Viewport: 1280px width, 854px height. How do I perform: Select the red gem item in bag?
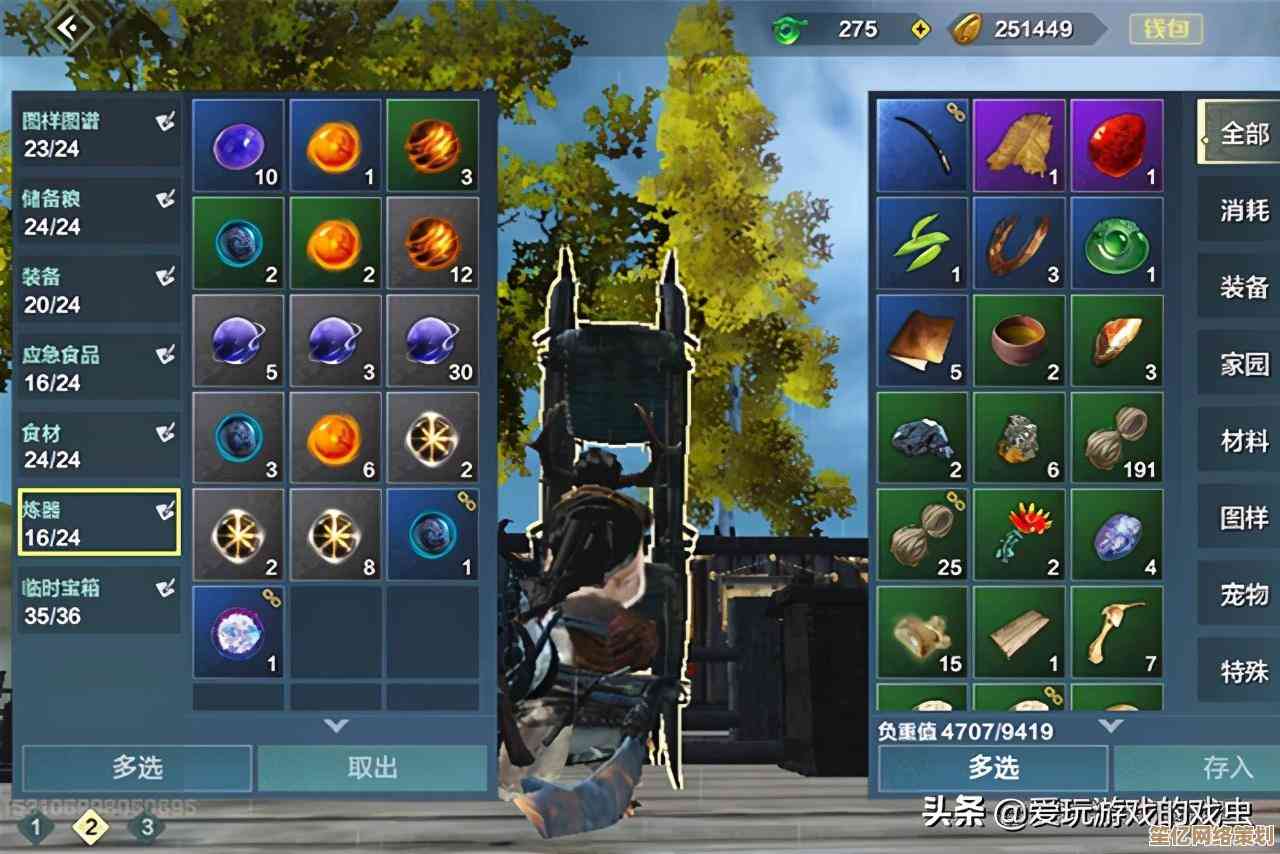point(1117,145)
